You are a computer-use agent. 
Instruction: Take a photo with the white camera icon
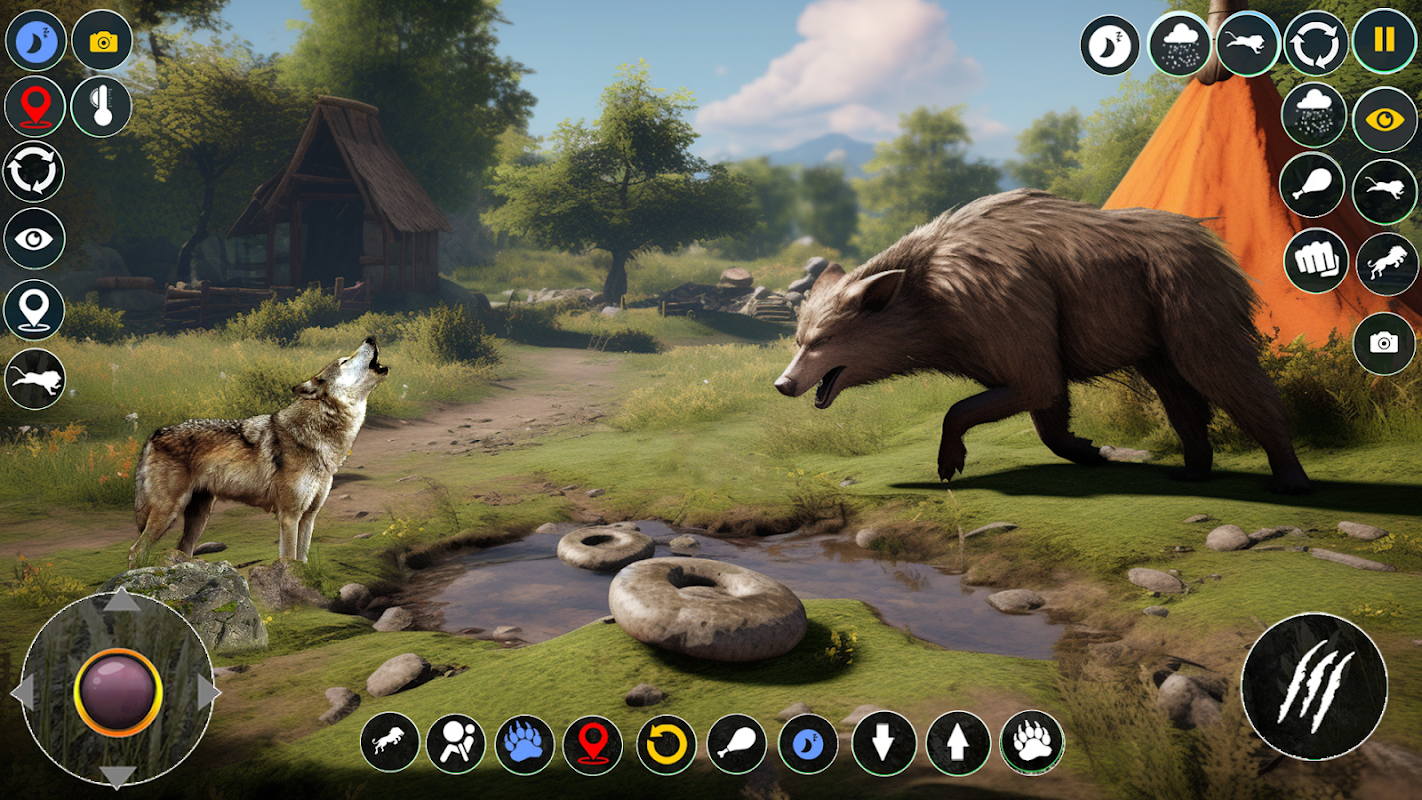click(x=1384, y=344)
